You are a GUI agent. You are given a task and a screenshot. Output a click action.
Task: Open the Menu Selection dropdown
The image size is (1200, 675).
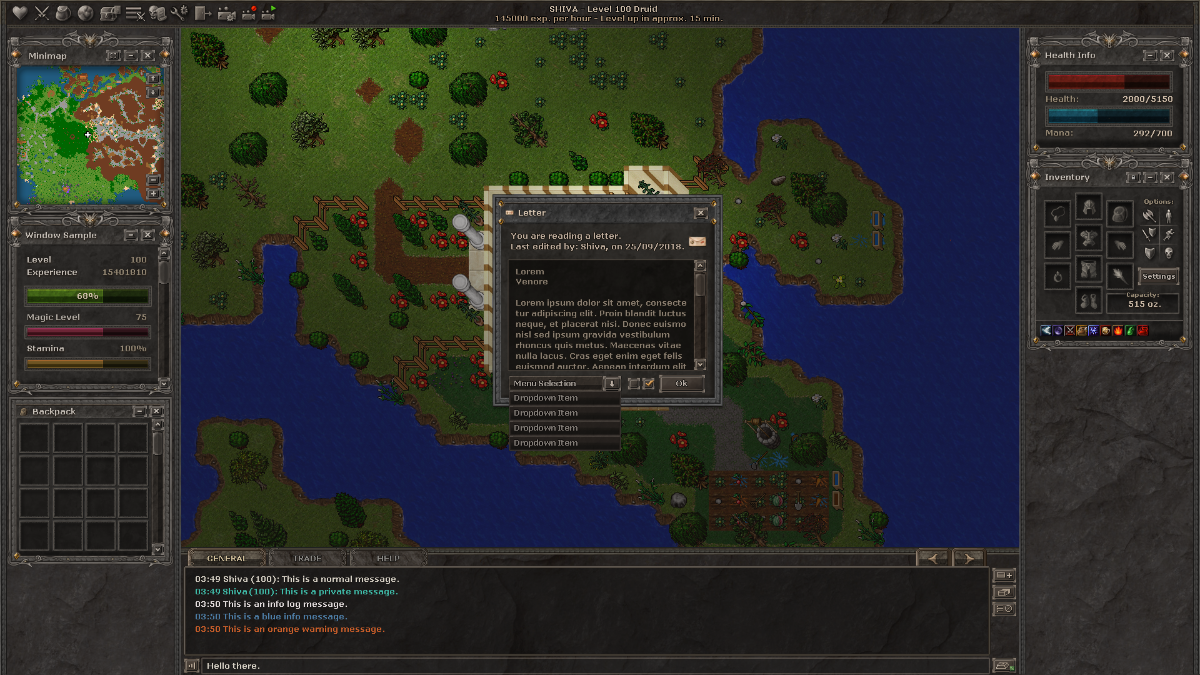click(611, 383)
